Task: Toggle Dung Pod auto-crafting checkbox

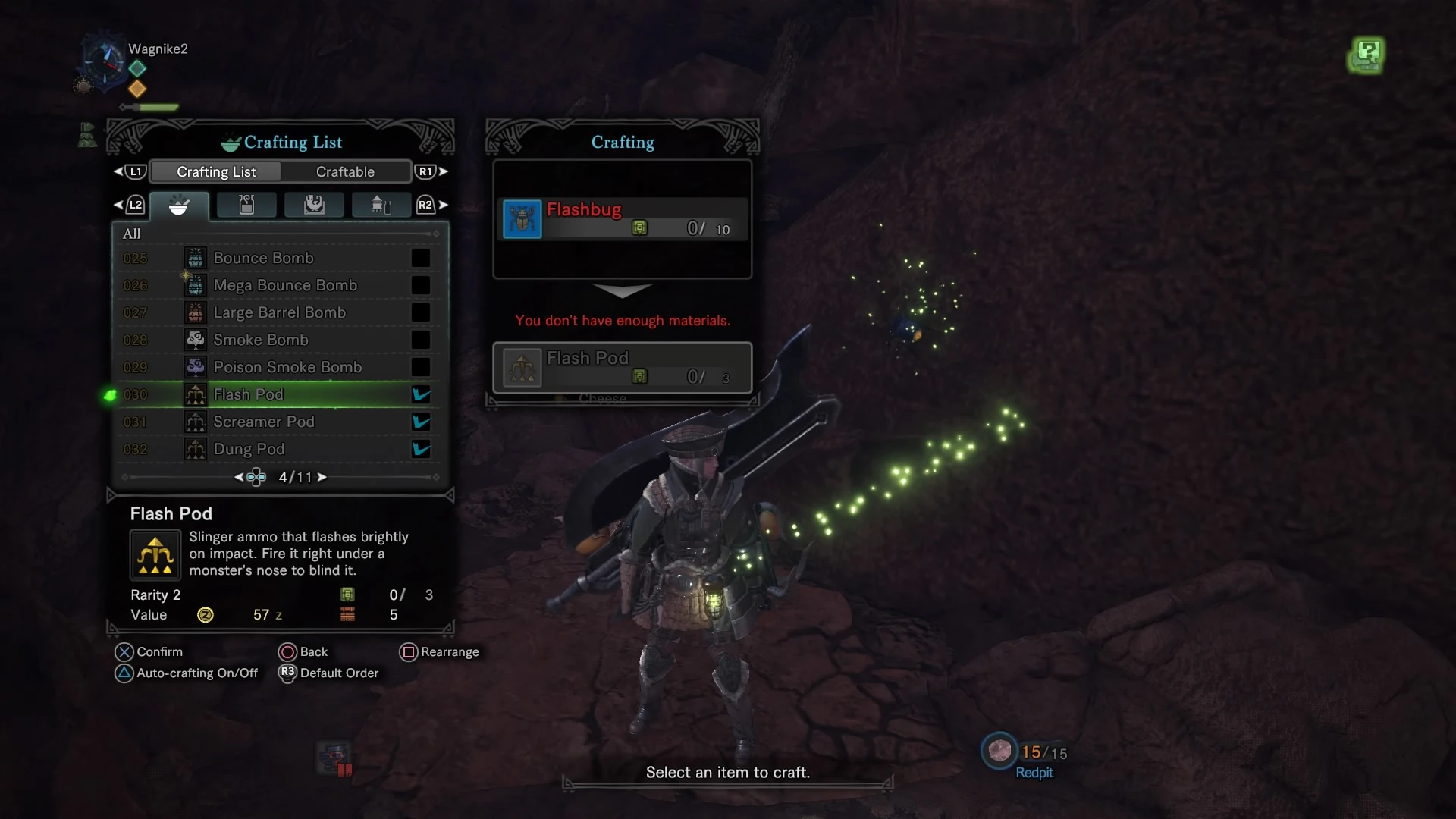Action: [x=421, y=449]
